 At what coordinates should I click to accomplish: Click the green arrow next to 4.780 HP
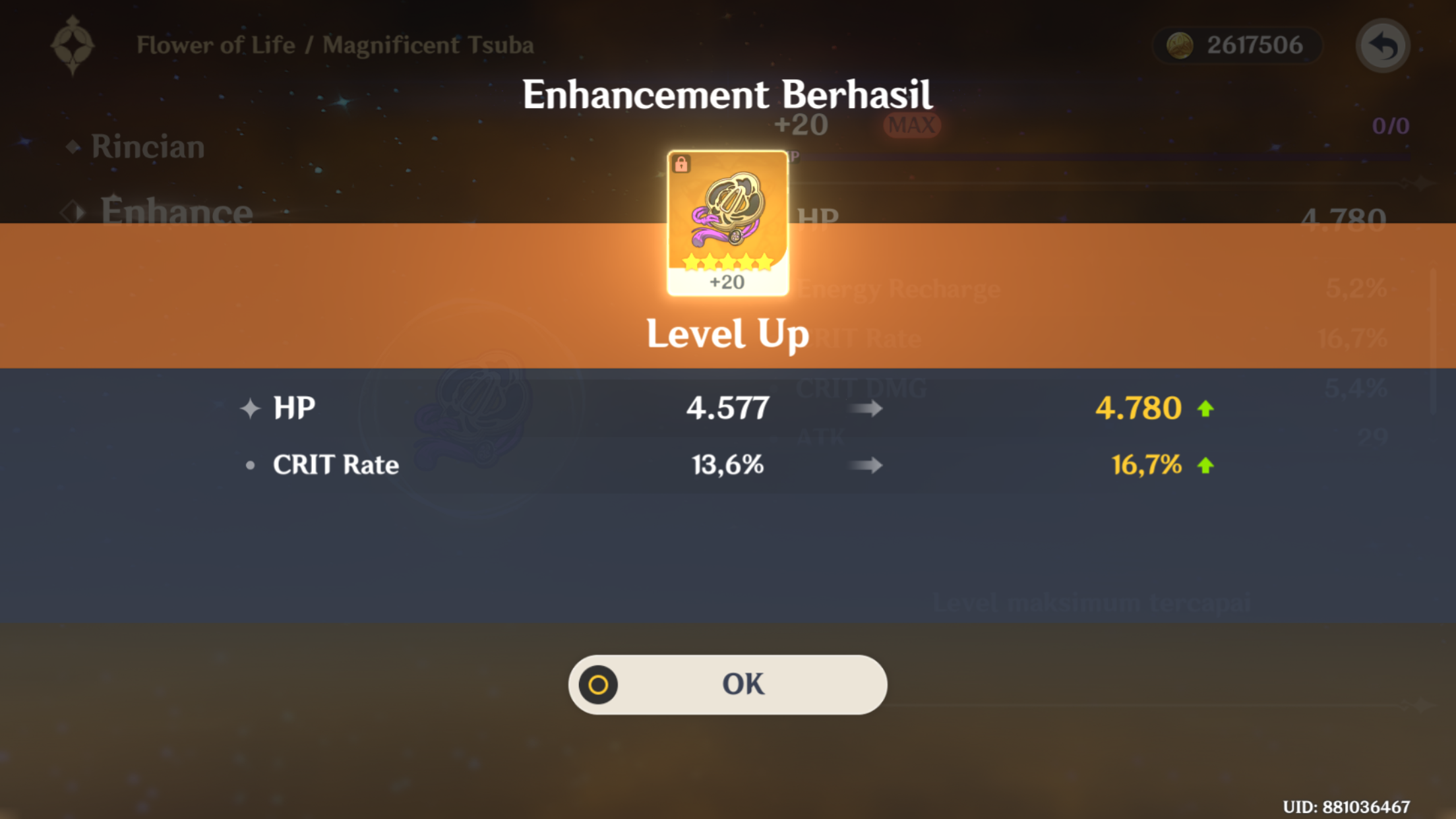click(1207, 407)
